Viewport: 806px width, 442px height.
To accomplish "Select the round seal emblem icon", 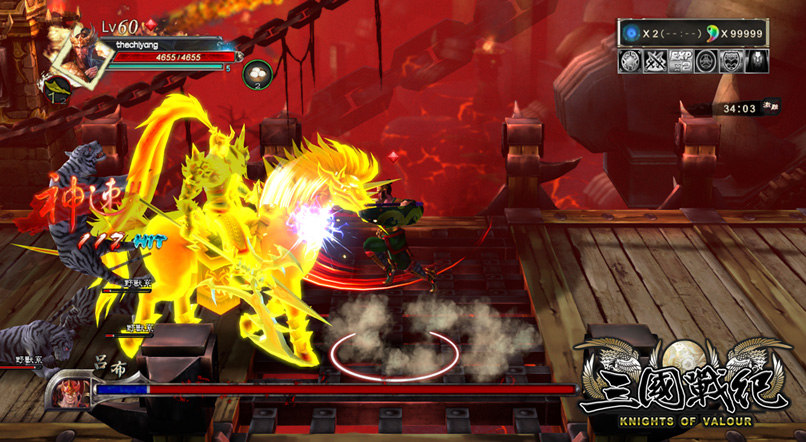I will [707, 60].
